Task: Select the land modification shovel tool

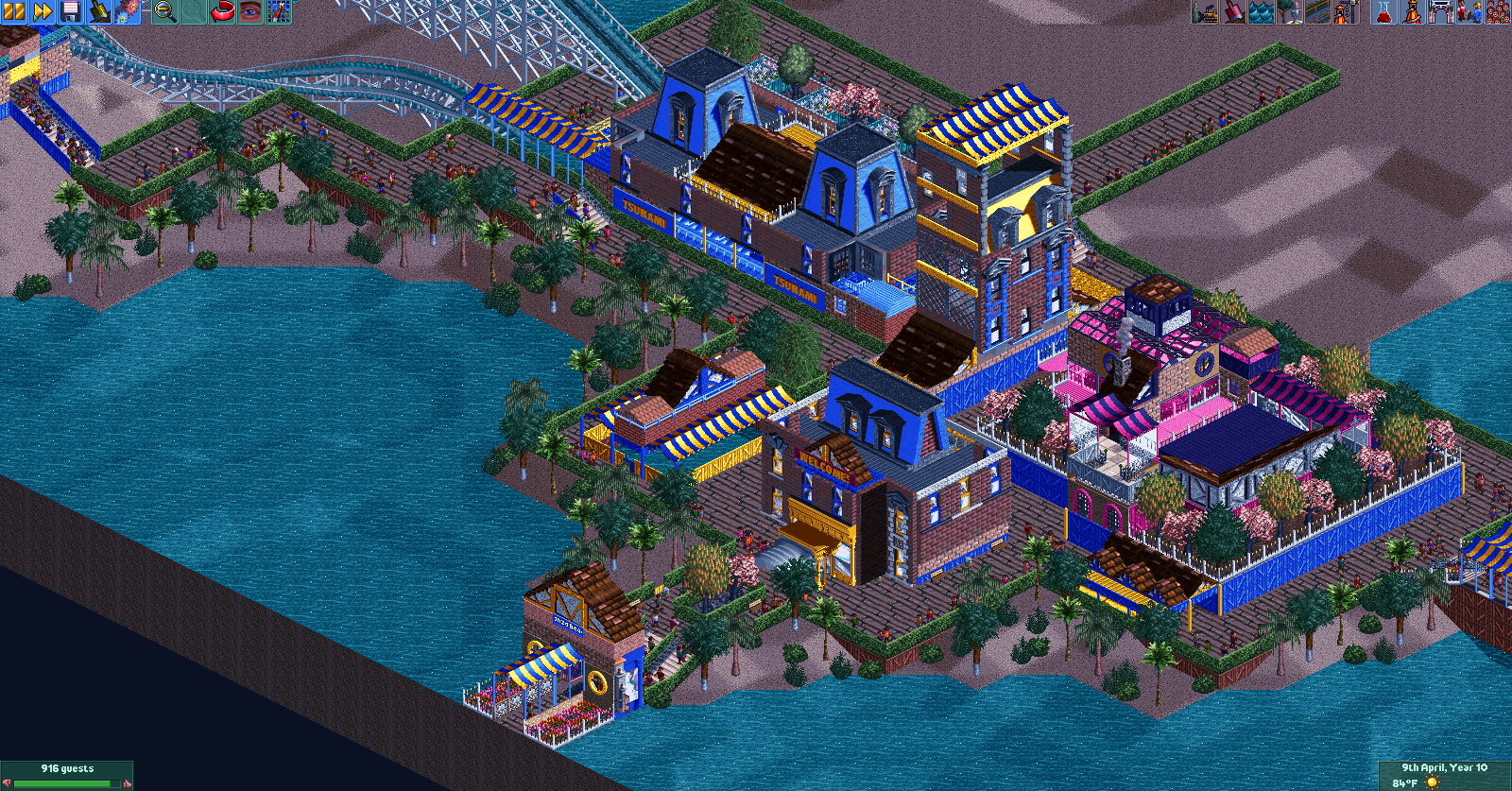Action: pos(1234,13)
